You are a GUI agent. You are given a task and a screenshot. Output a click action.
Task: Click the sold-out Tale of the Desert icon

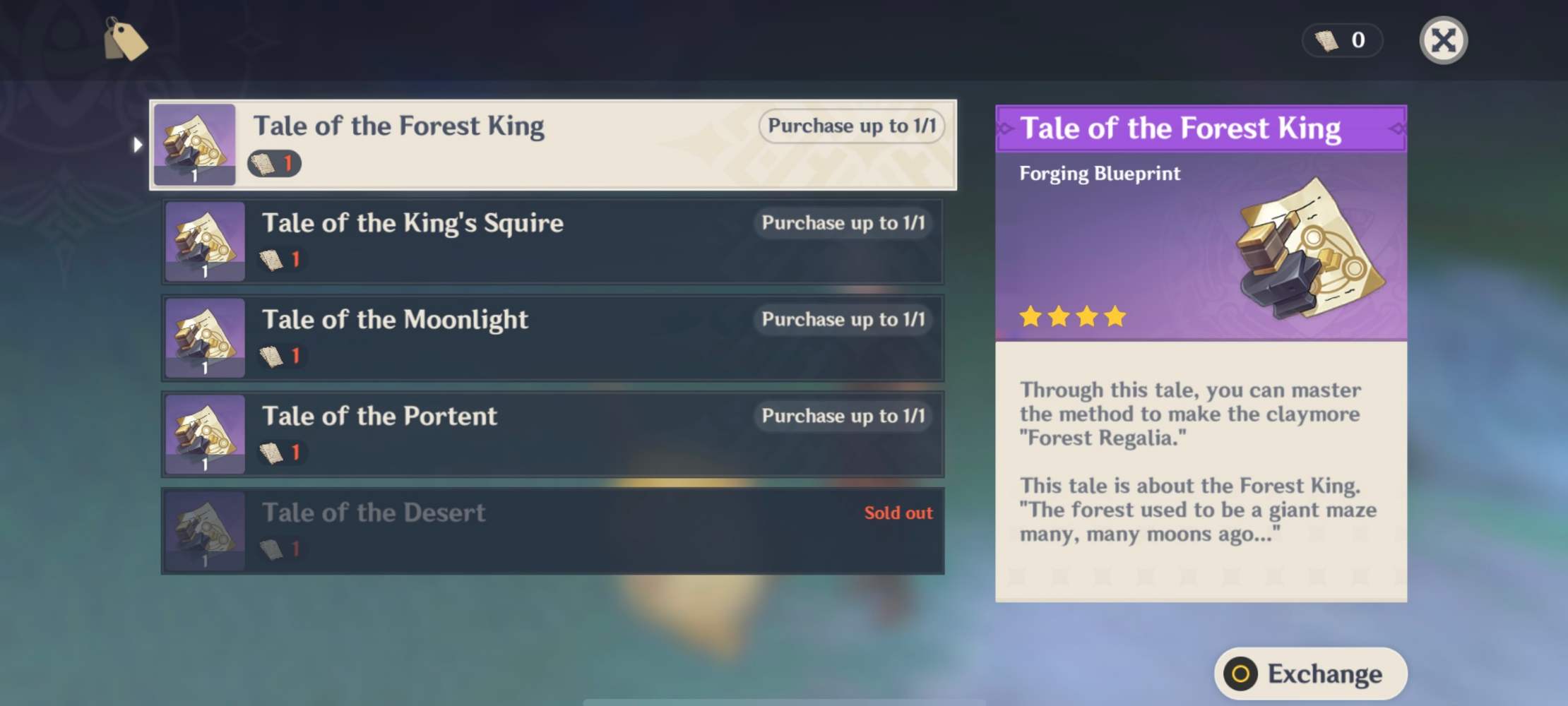pos(205,531)
